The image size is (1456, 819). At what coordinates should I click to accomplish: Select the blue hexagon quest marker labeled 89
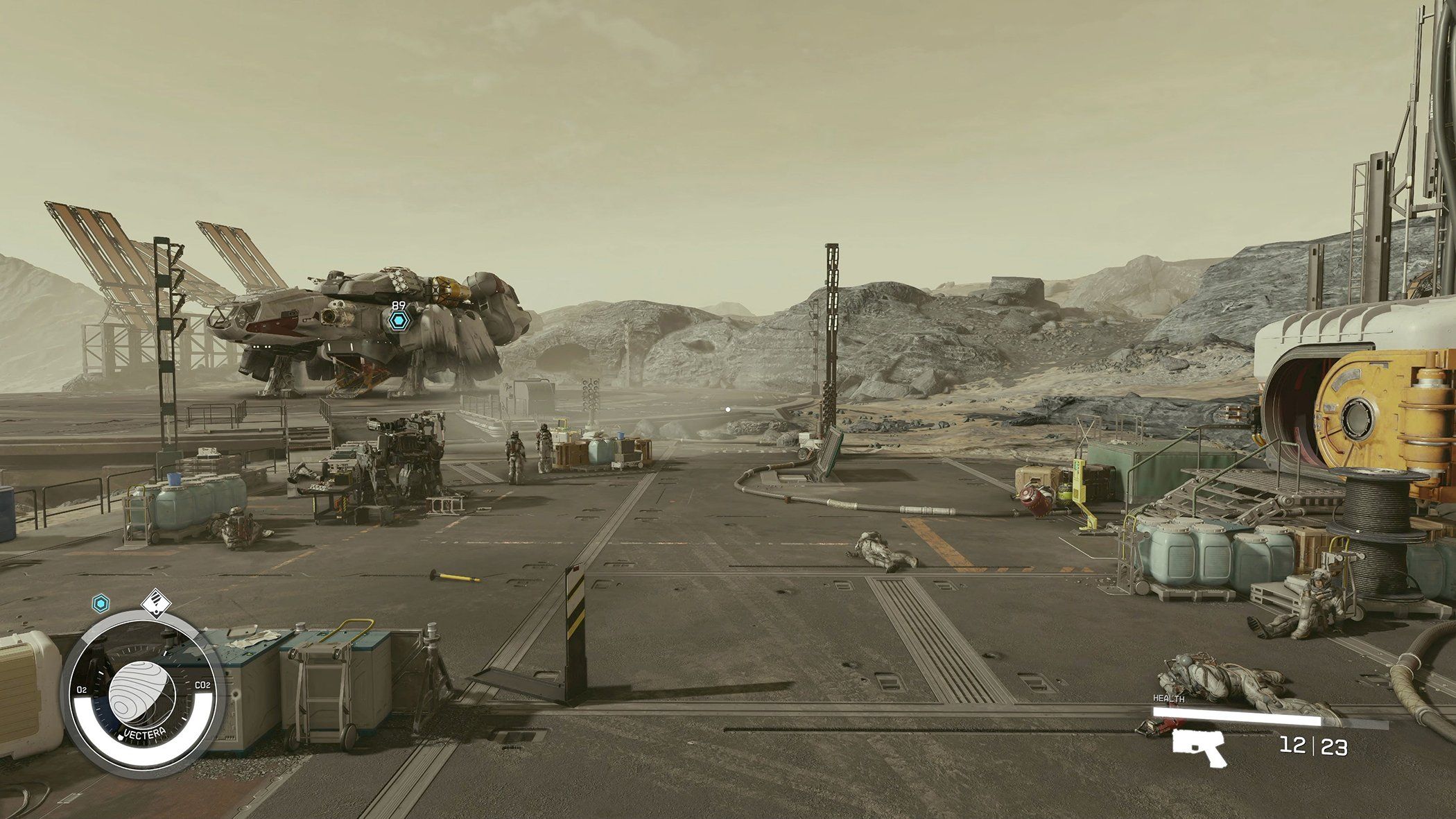coord(397,320)
